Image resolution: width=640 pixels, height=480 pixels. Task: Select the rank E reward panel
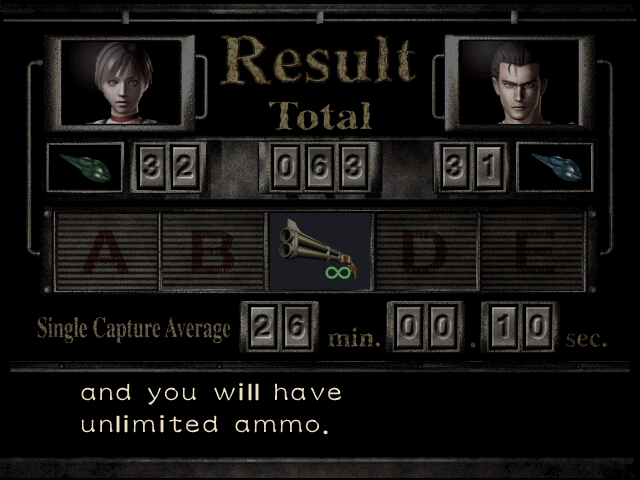pos(531,251)
